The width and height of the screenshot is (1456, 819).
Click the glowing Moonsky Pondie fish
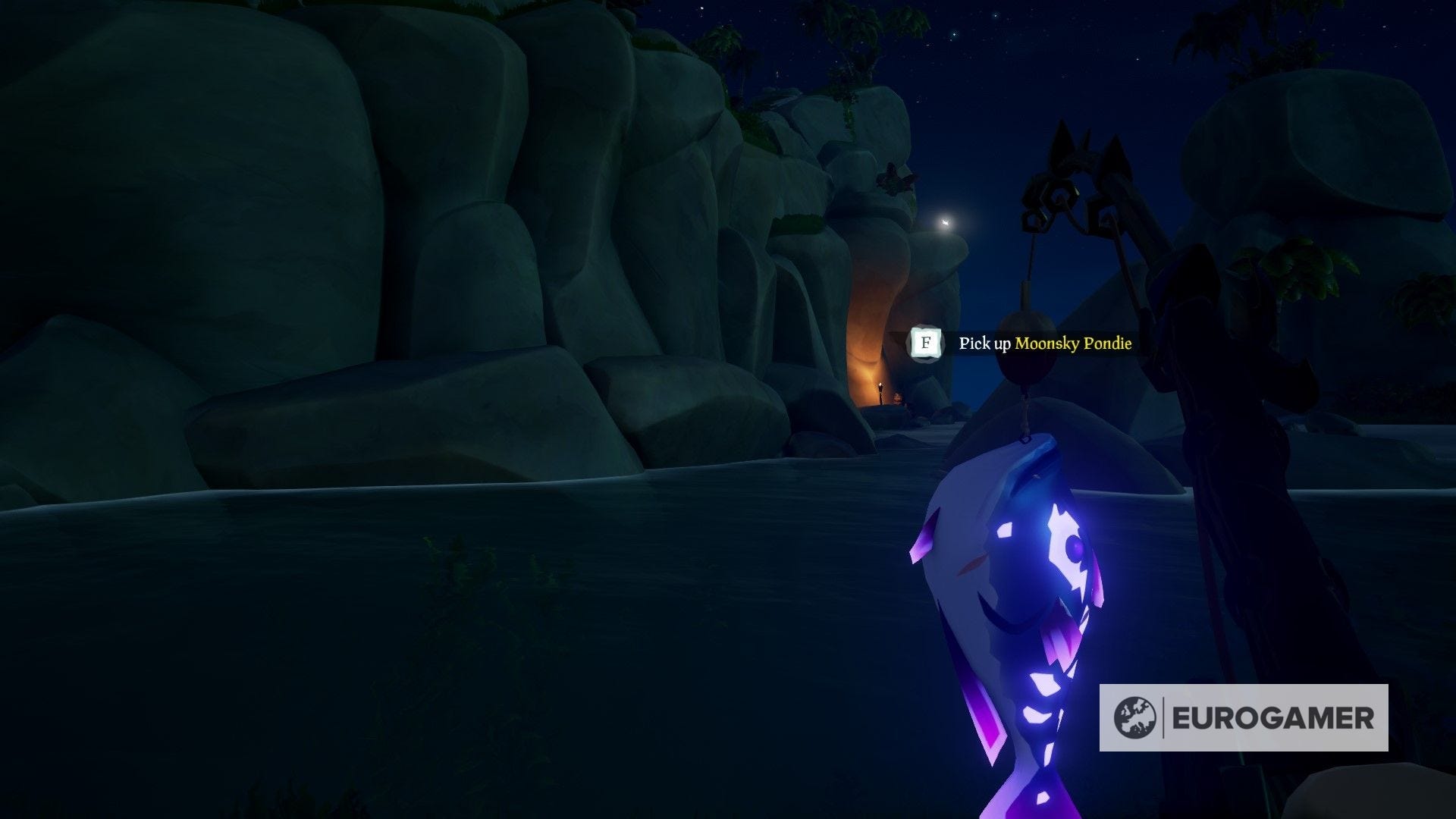pyautogui.click(x=1016, y=607)
